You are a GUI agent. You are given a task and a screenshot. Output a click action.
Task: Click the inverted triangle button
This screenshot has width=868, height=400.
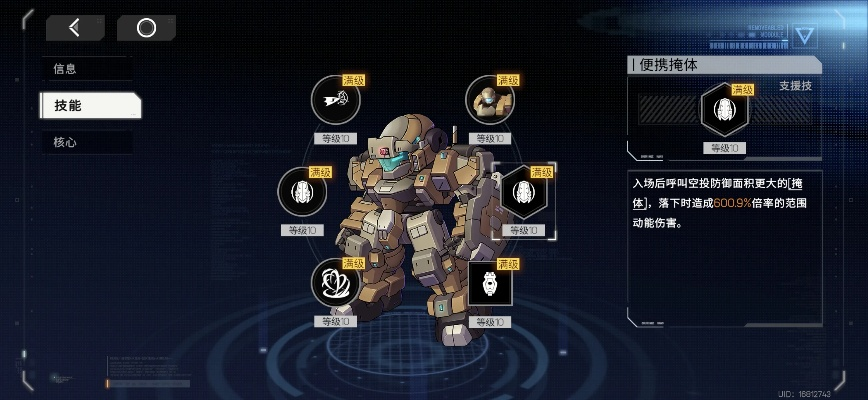[x=805, y=35]
